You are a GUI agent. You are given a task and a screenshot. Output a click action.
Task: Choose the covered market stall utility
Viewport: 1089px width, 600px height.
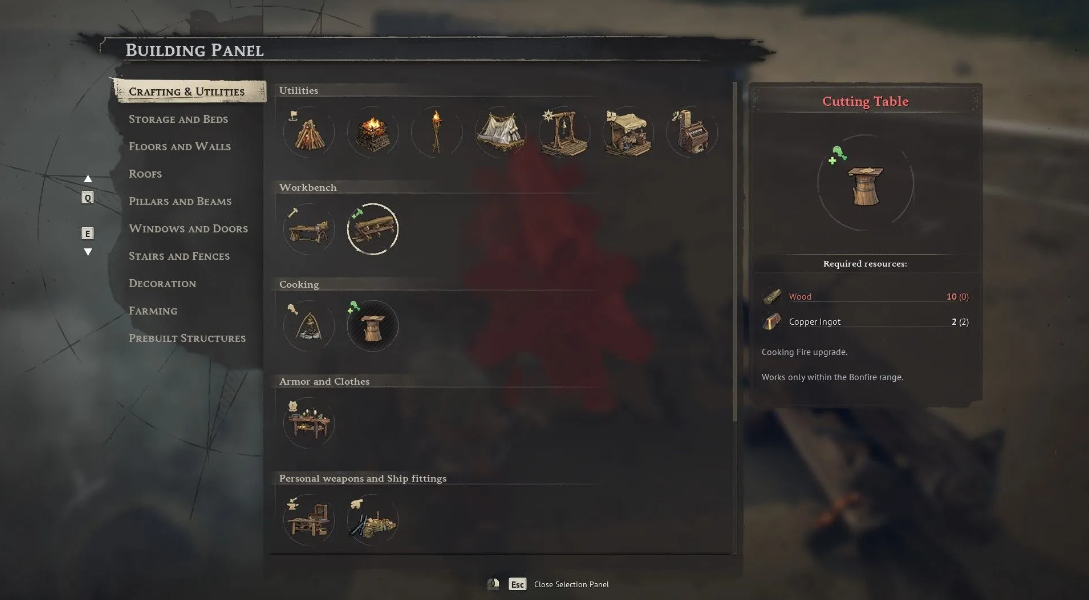[x=628, y=131]
